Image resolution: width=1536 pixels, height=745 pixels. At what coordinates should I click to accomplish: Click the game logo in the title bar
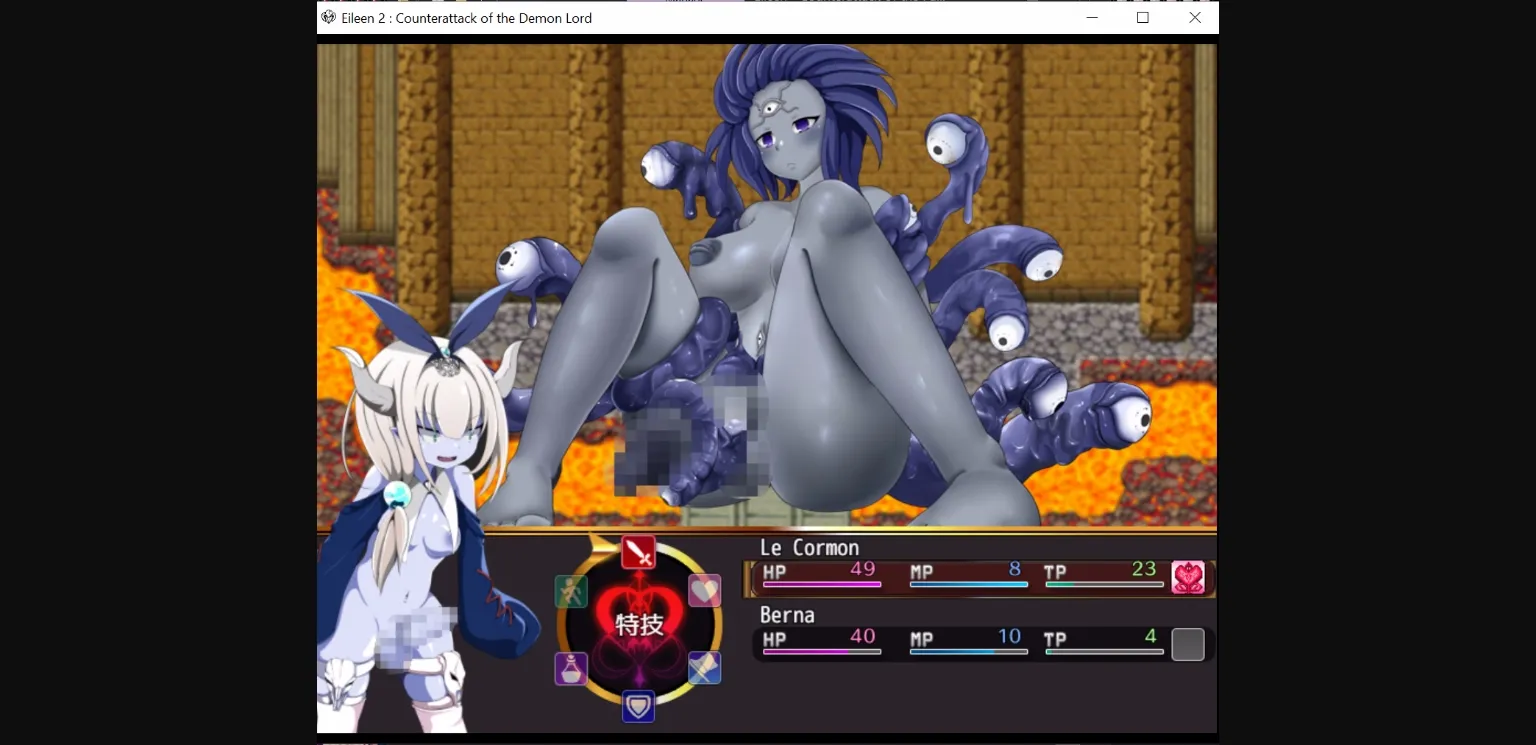[x=326, y=17]
